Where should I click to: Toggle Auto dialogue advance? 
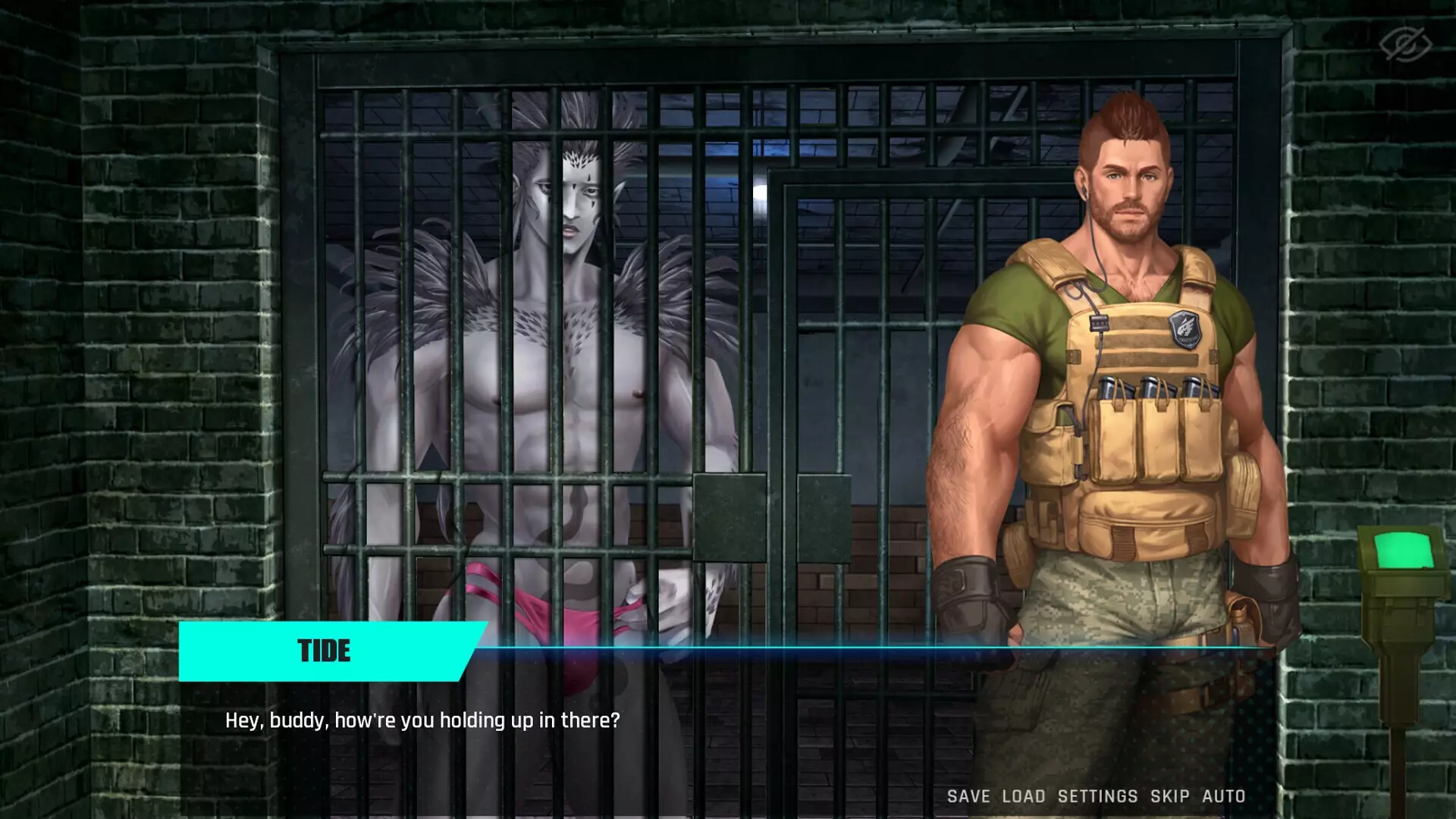(1224, 796)
